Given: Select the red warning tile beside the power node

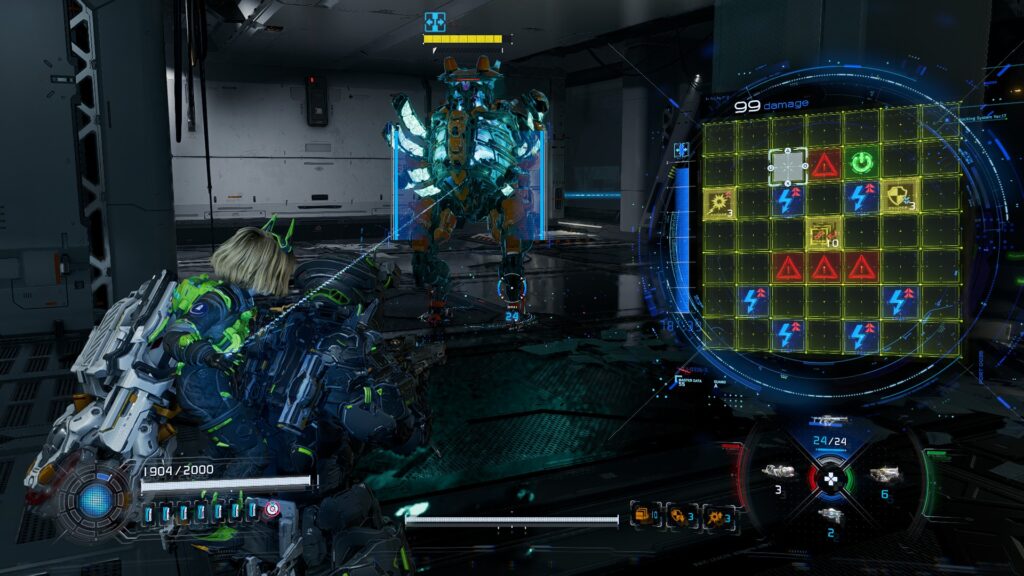Looking at the screenshot, I should click(x=824, y=164).
